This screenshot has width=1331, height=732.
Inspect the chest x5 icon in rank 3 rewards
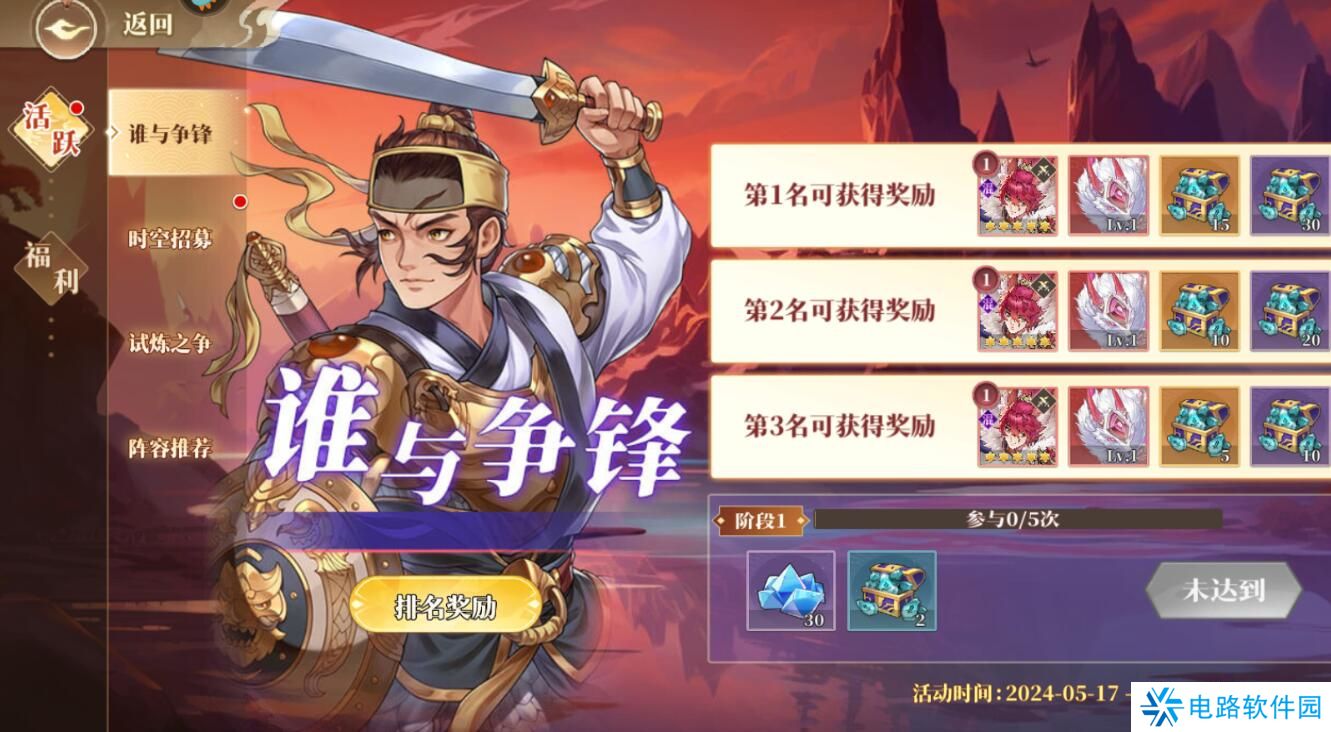(x=1200, y=428)
